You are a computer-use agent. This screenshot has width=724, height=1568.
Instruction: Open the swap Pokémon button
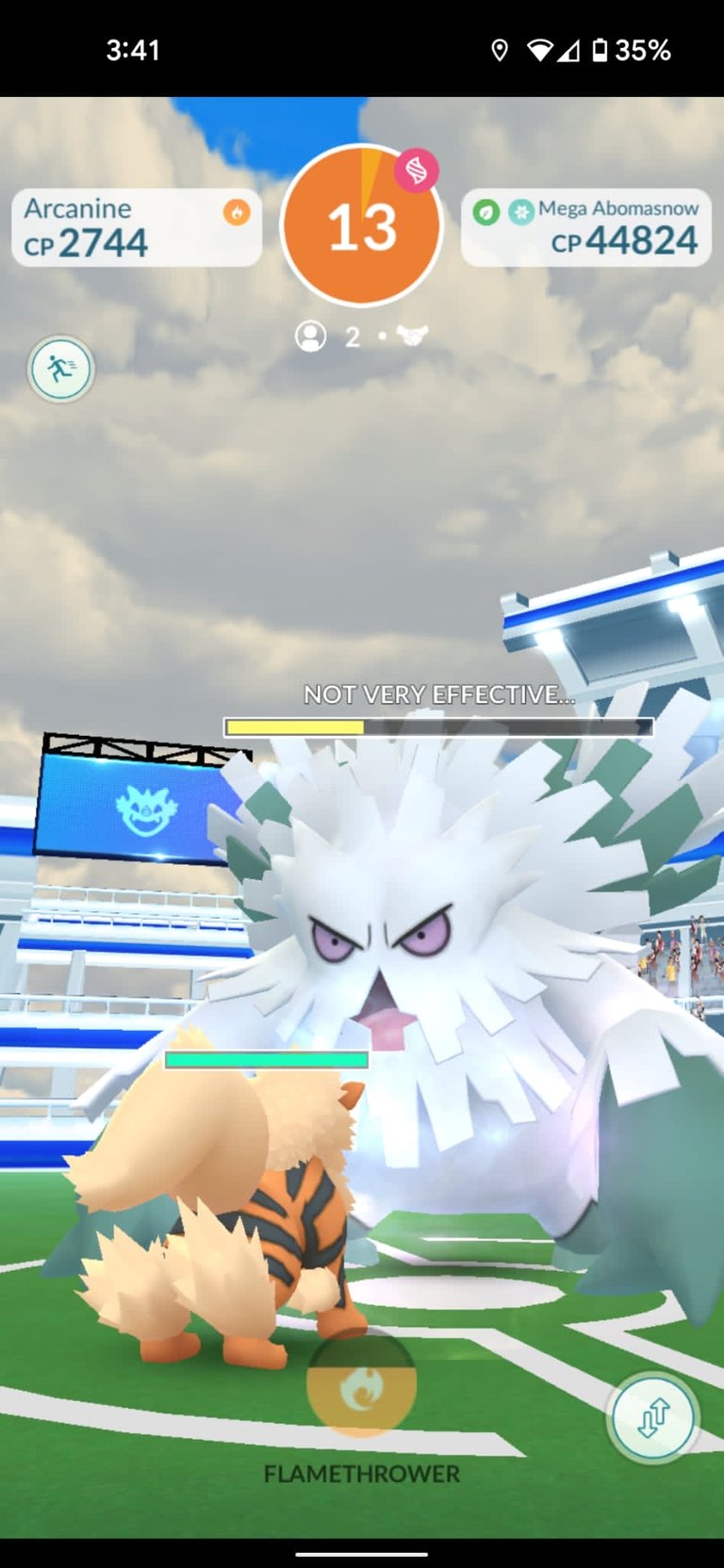click(x=652, y=1417)
